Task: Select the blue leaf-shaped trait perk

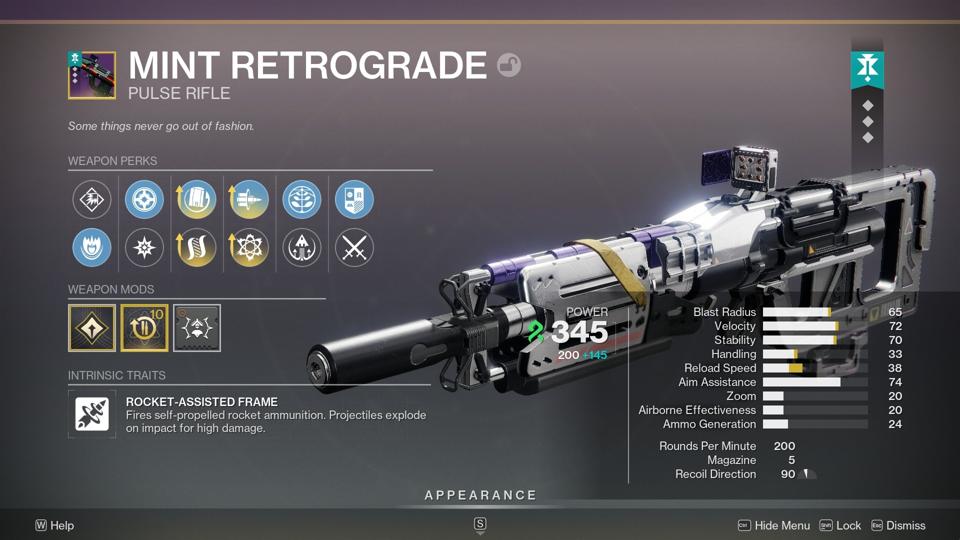Action: coord(301,200)
